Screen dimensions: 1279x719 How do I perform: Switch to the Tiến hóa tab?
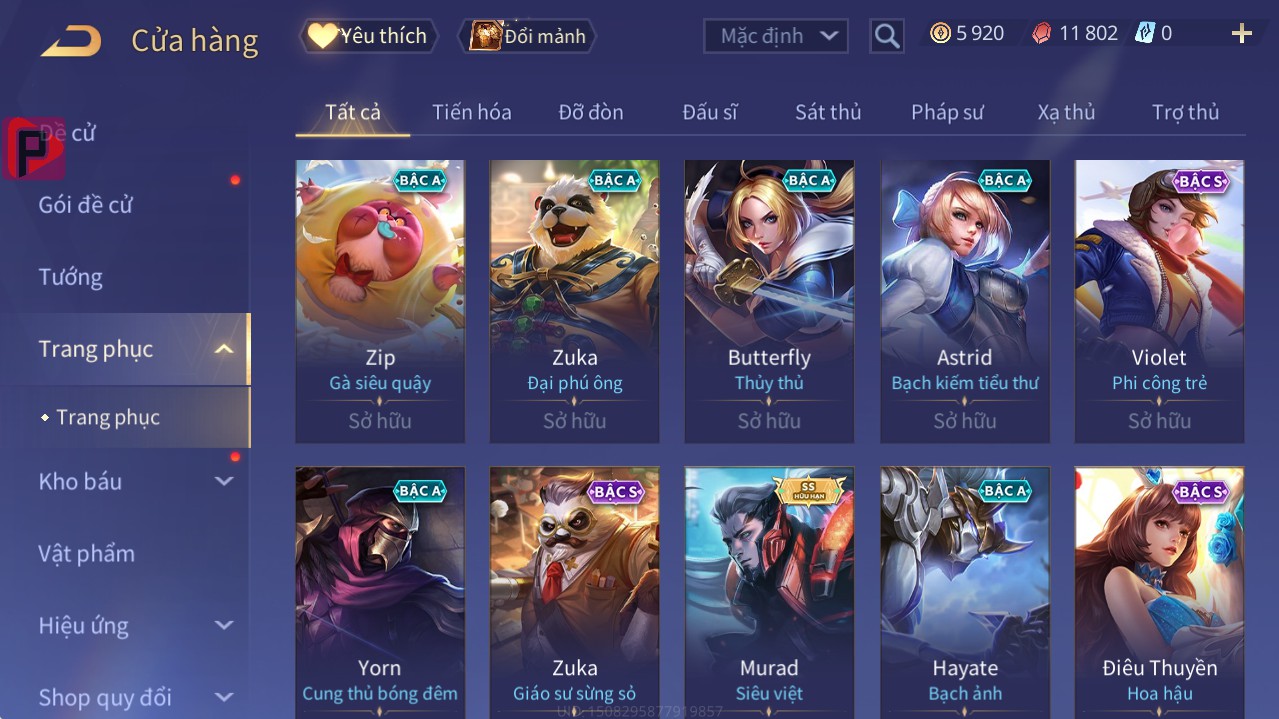click(472, 112)
